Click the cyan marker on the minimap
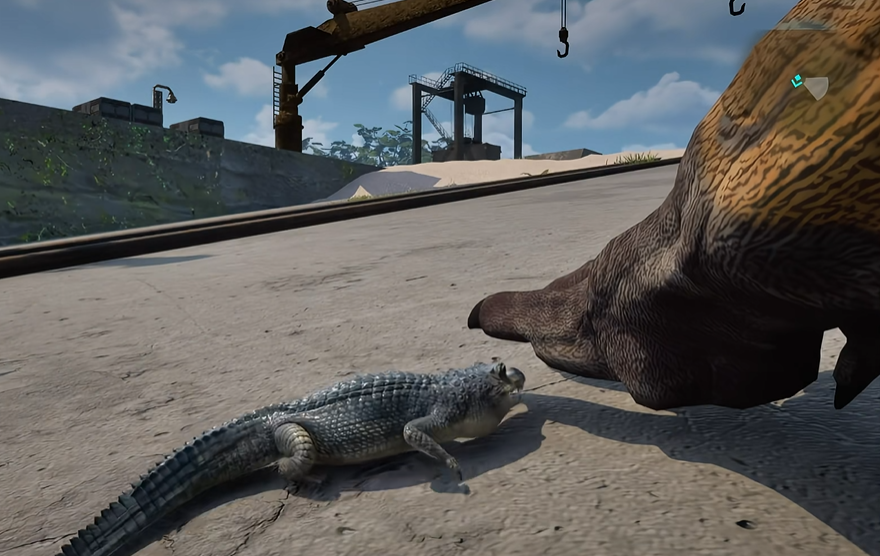880x556 pixels. pos(797,81)
